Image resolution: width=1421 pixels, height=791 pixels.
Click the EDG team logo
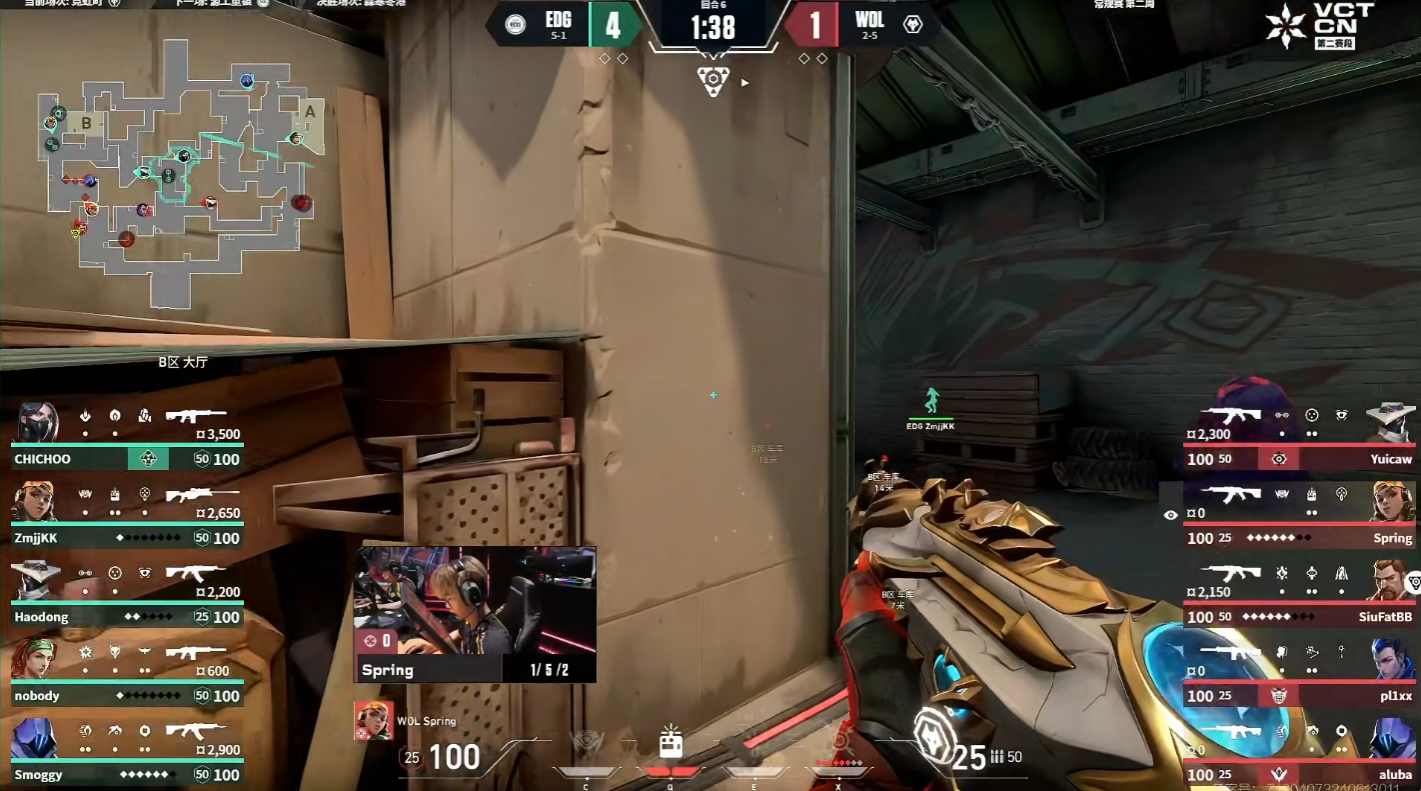point(516,25)
